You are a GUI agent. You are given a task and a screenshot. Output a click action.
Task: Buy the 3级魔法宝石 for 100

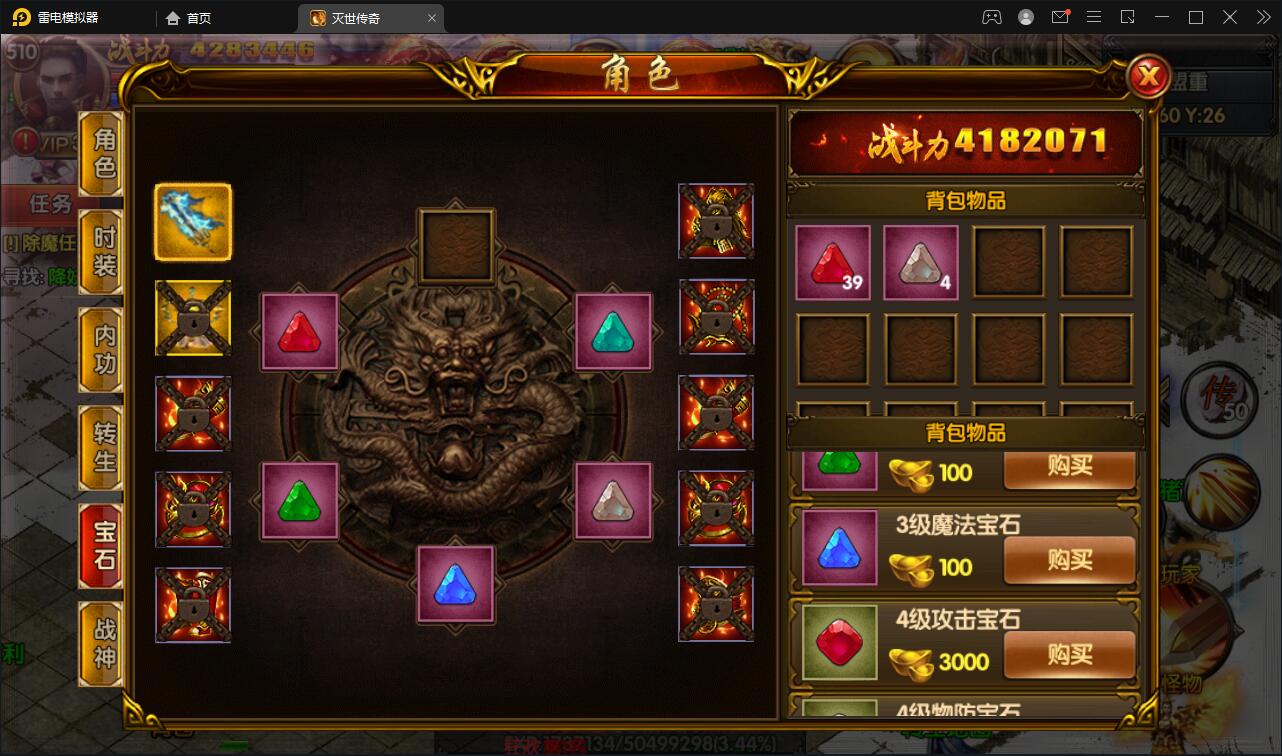(1069, 561)
